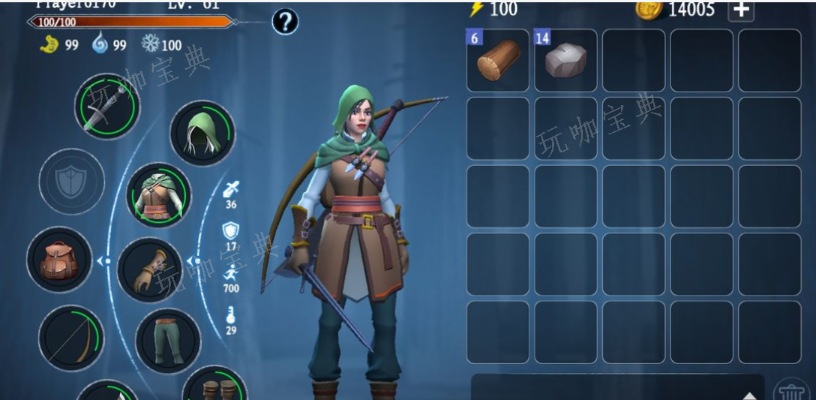
Task: Select the leather boots equipment slot
Action: pyautogui.click(x=215, y=388)
